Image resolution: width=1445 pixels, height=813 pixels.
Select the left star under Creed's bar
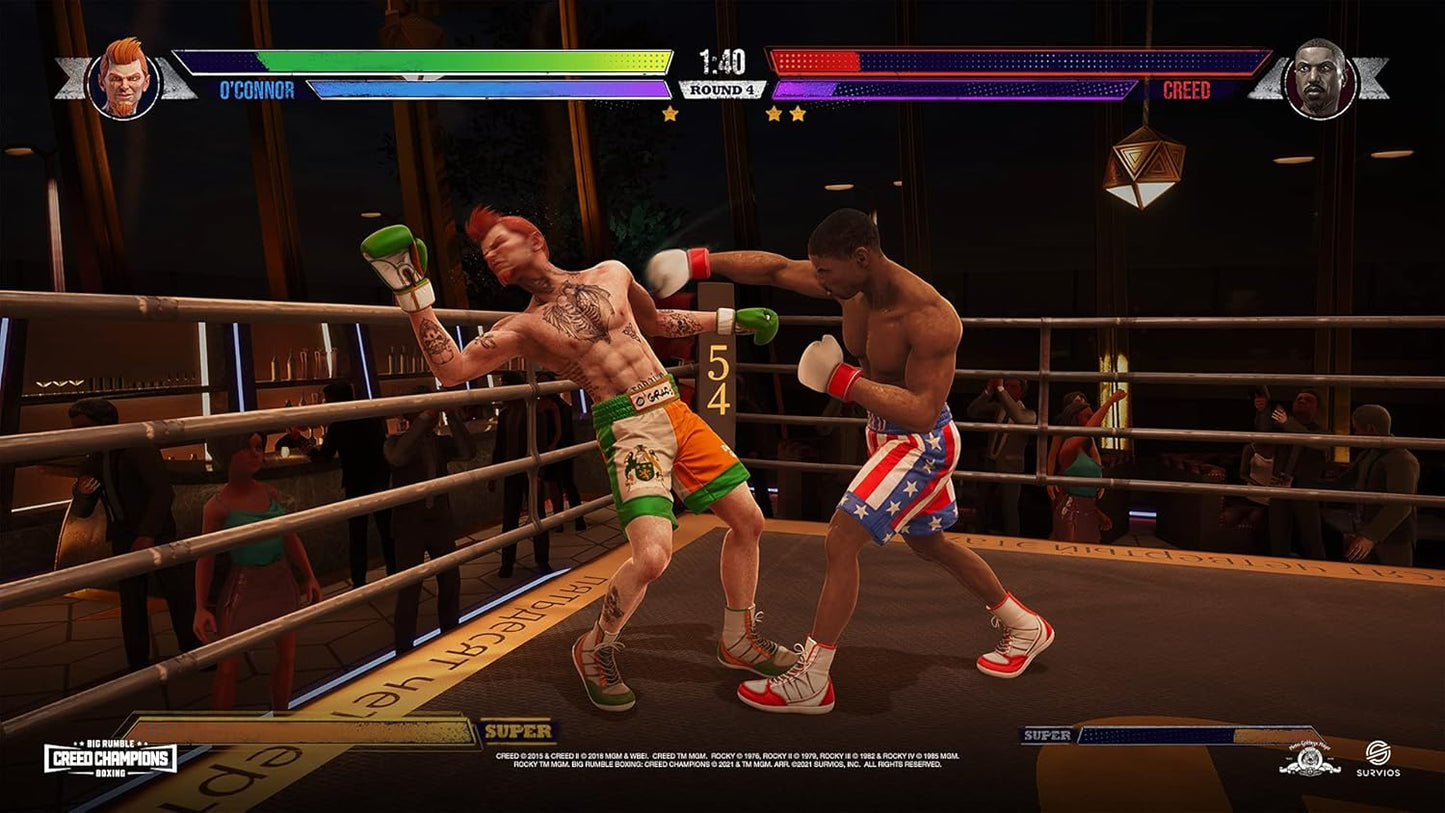tap(775, 113)
